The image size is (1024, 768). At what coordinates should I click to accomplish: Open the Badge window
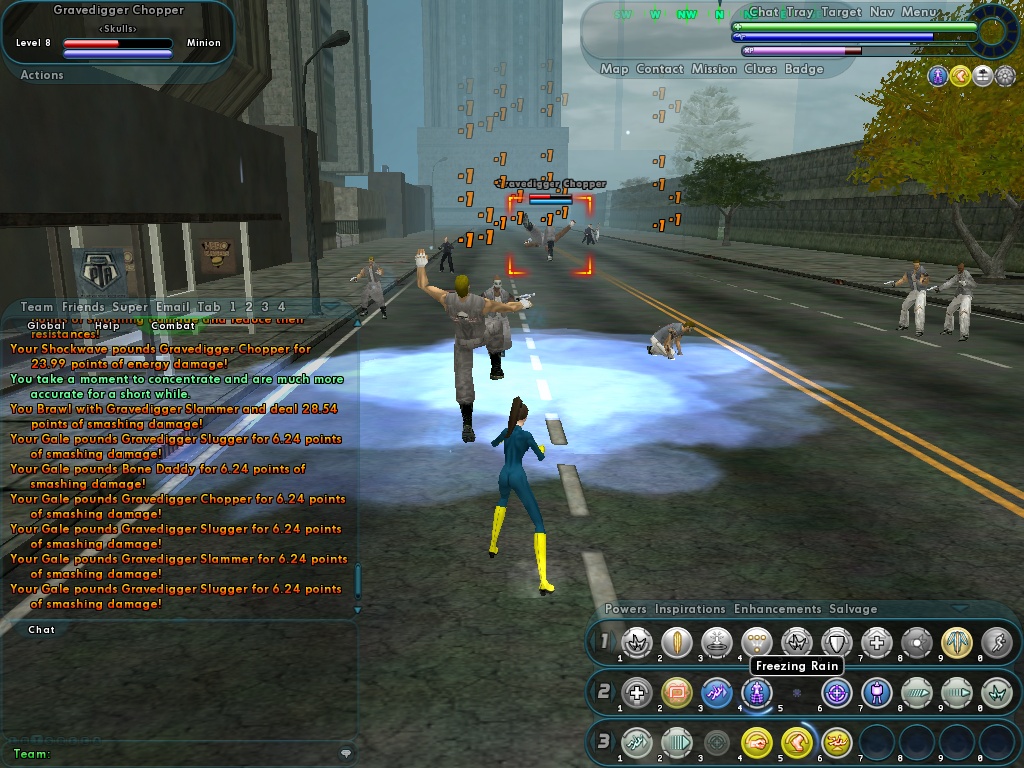[x=804, y=69]
